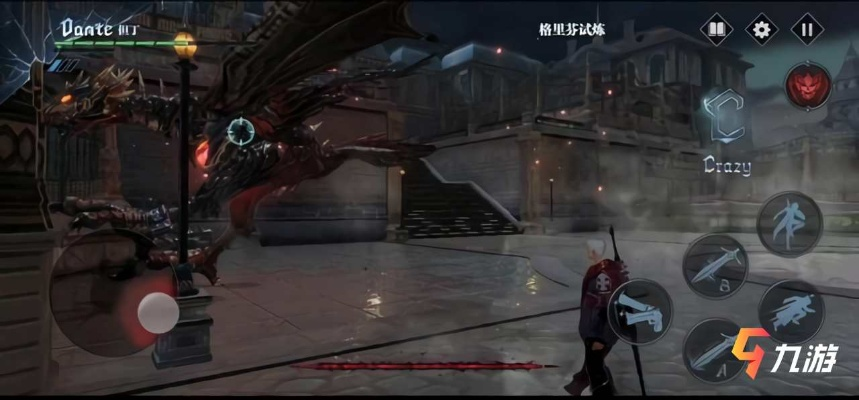Fire the dual pistols attack button
Viewport: 859px width, 400px height.
639,311
